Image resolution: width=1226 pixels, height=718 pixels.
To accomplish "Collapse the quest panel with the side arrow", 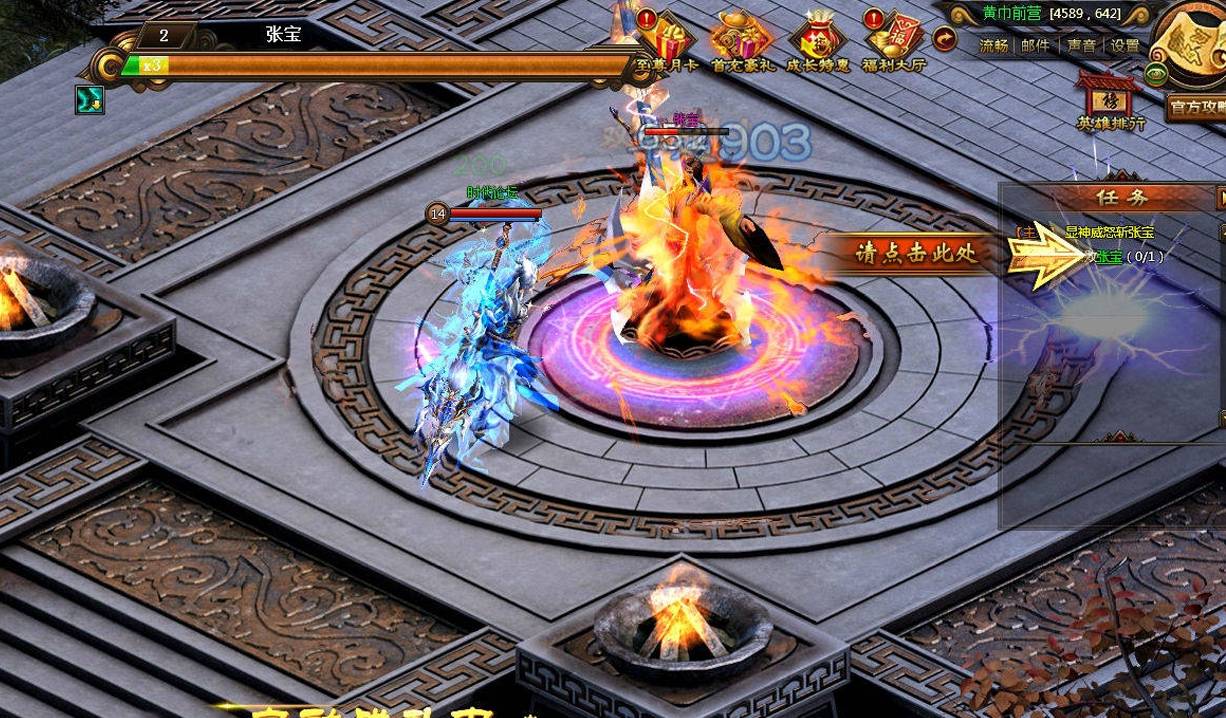I will (1220, 197).
